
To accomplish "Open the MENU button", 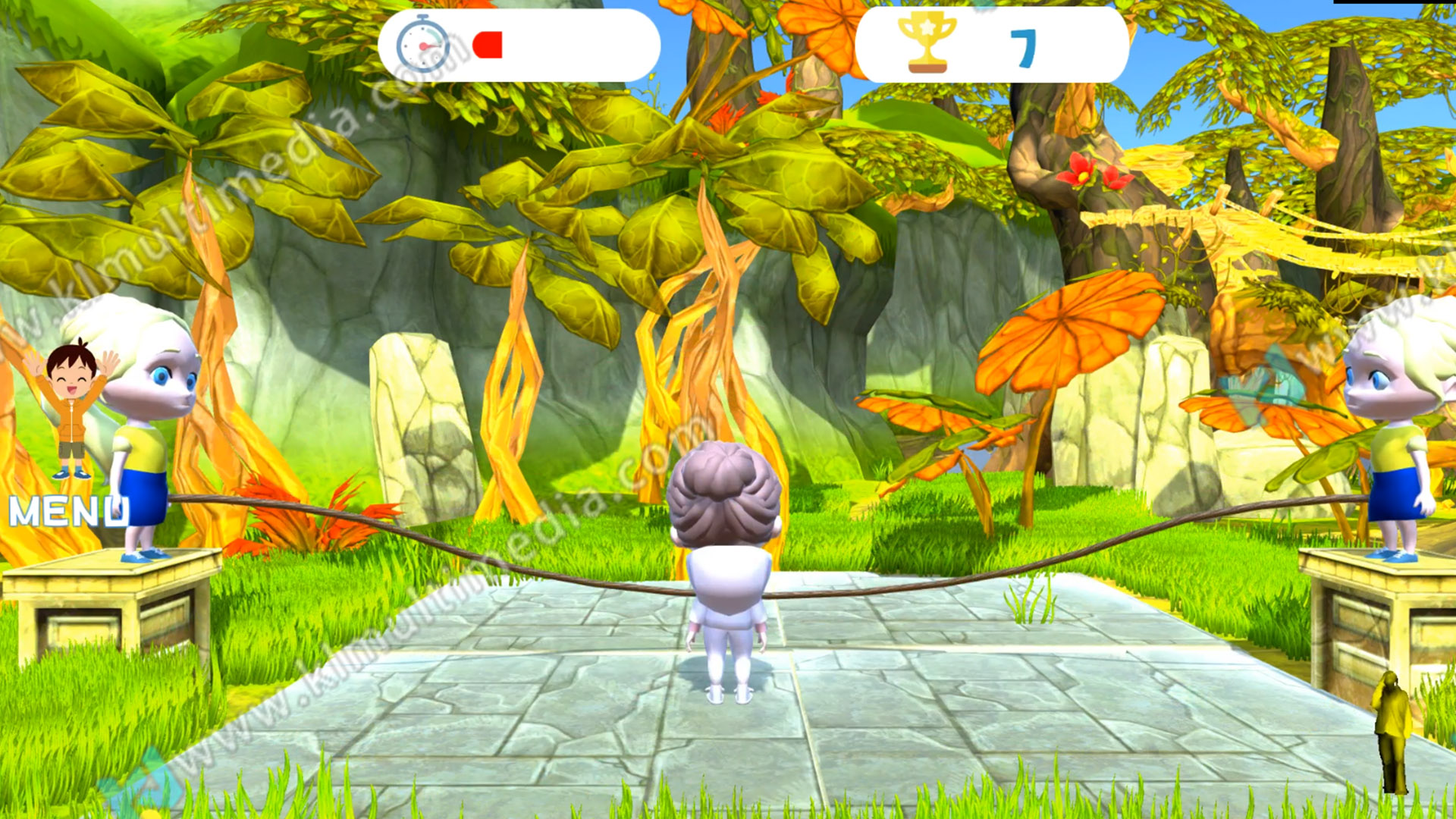I will [x=68, y=513].
